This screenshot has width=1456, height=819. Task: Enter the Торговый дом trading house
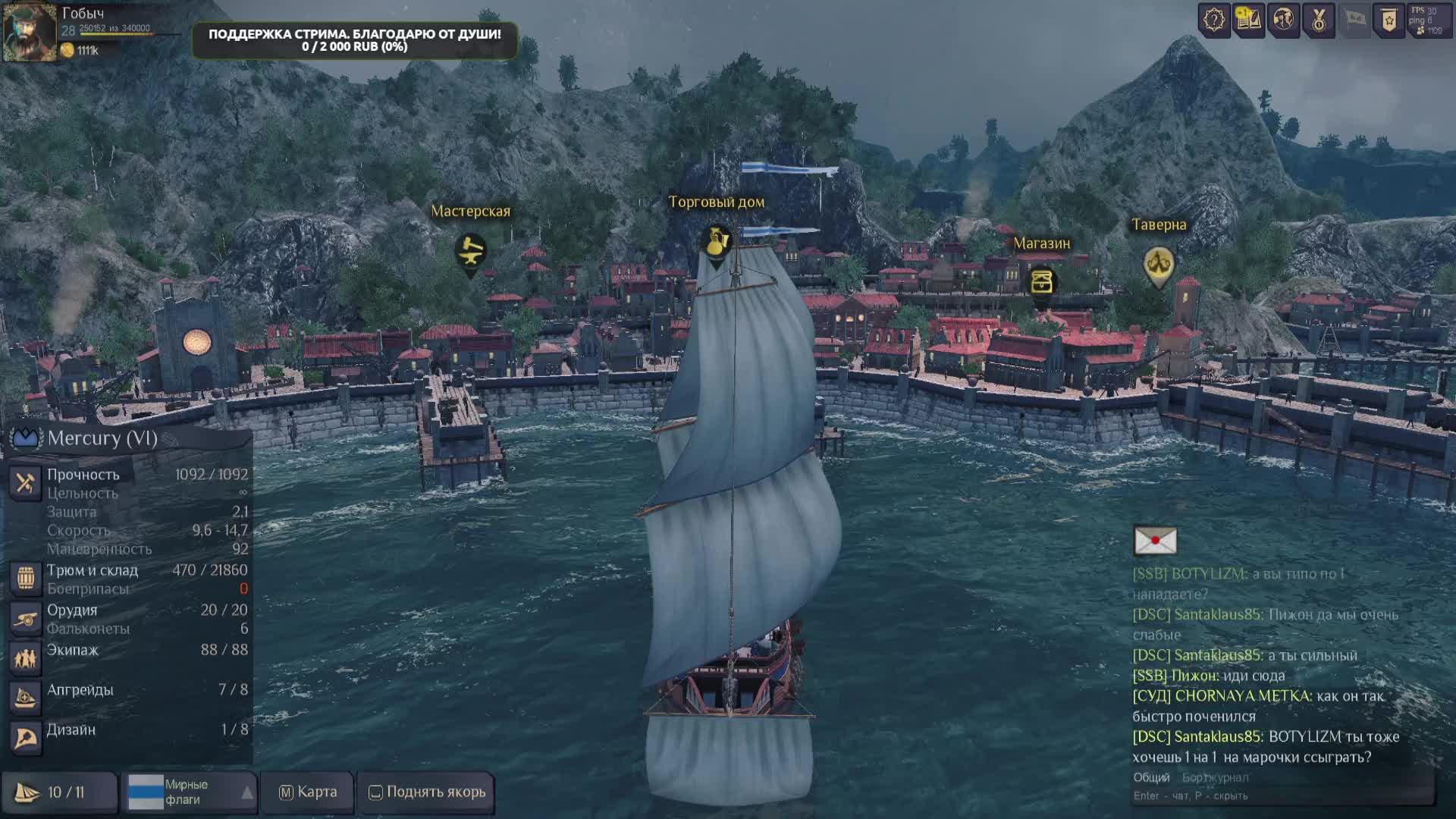pyautogui.click(x=716, y=242)
